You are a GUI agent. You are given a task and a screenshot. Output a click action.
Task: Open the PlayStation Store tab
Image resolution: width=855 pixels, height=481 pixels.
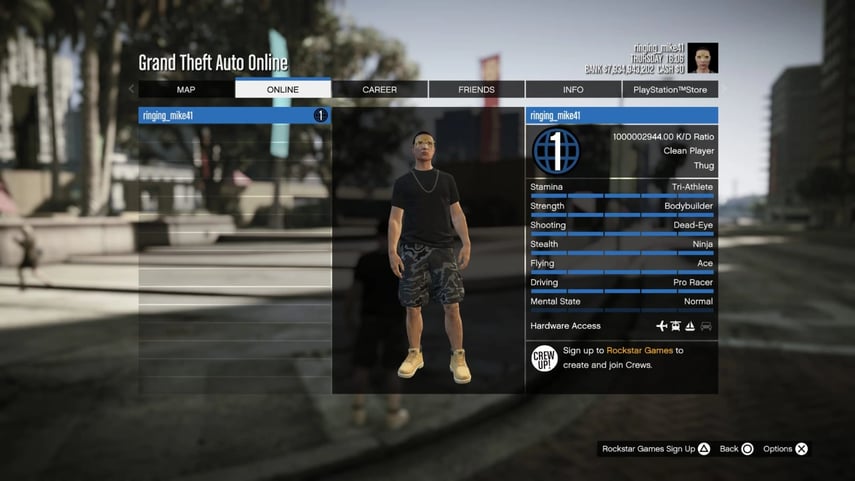(670, 90)
